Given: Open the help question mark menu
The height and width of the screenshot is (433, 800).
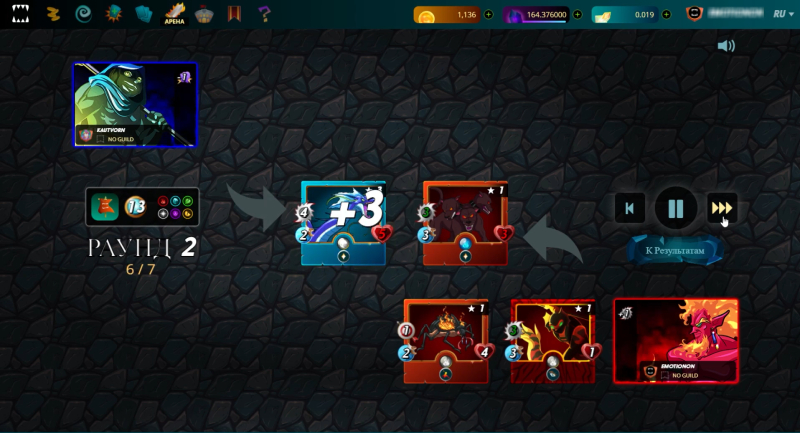Looking at the screenshot, I should (x=264, y=14).
